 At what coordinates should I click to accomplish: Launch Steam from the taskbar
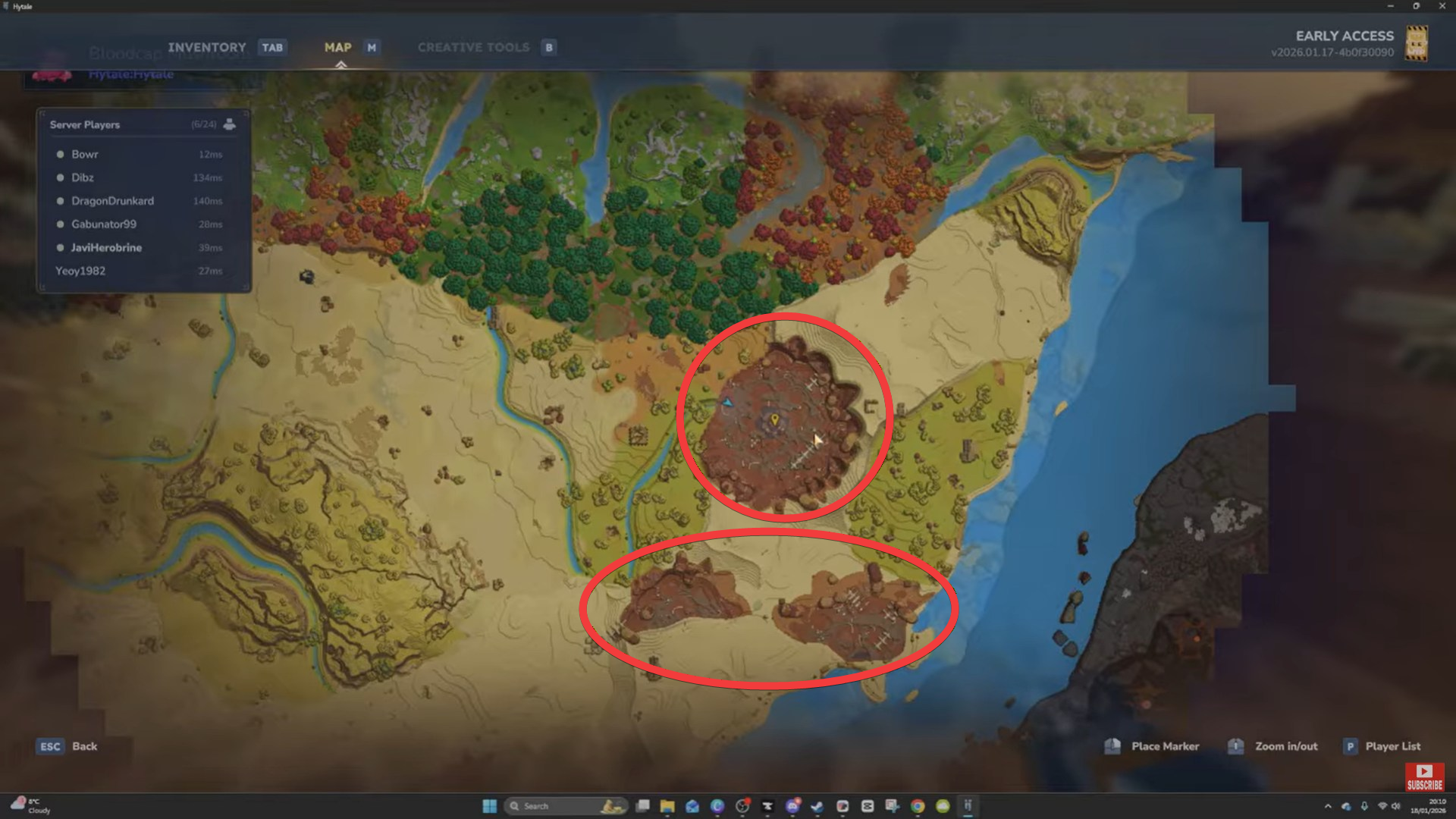click(x=817, y=806)
